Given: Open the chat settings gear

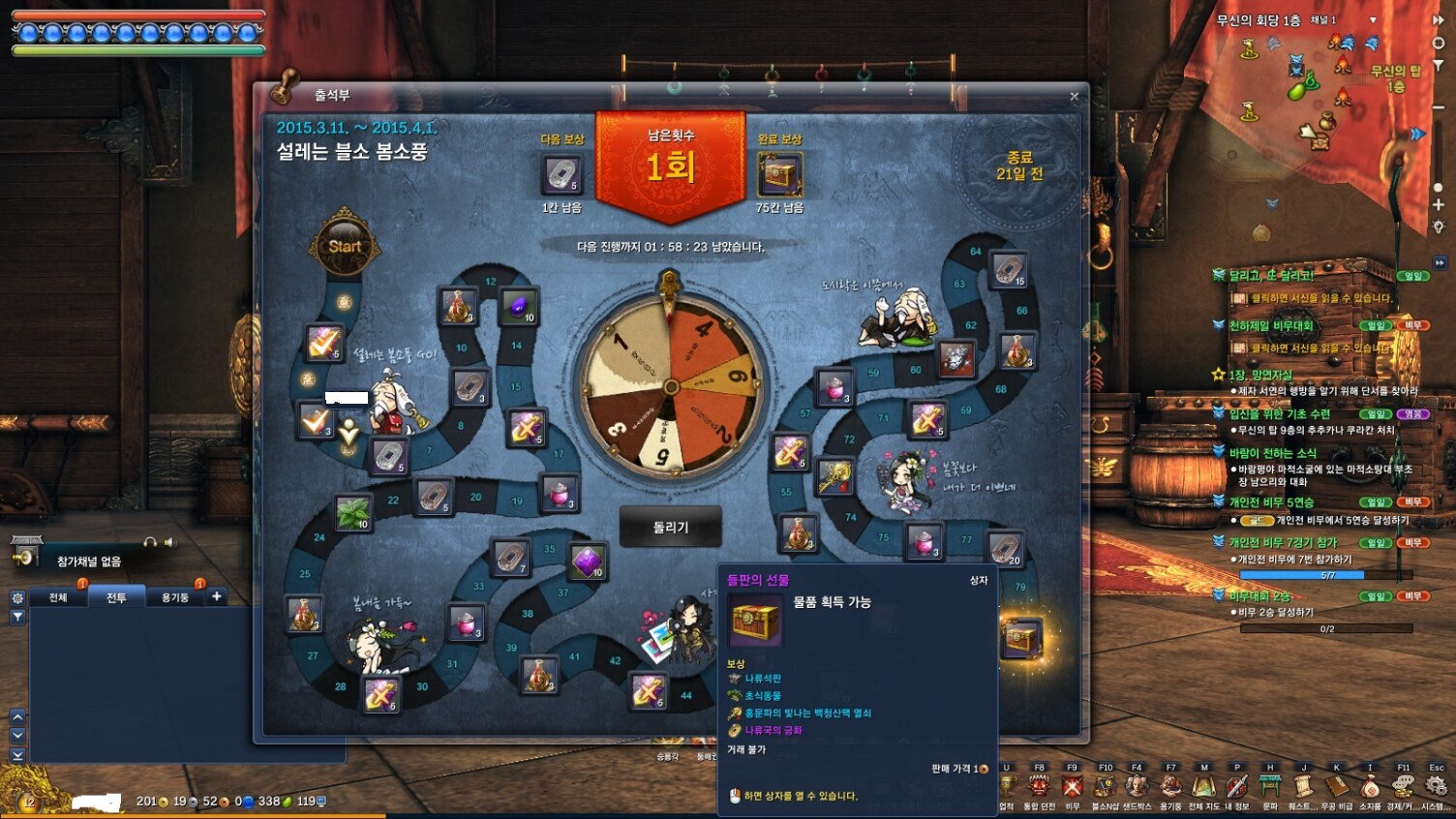Looking at the screenshot, I should tap(17, 598).
